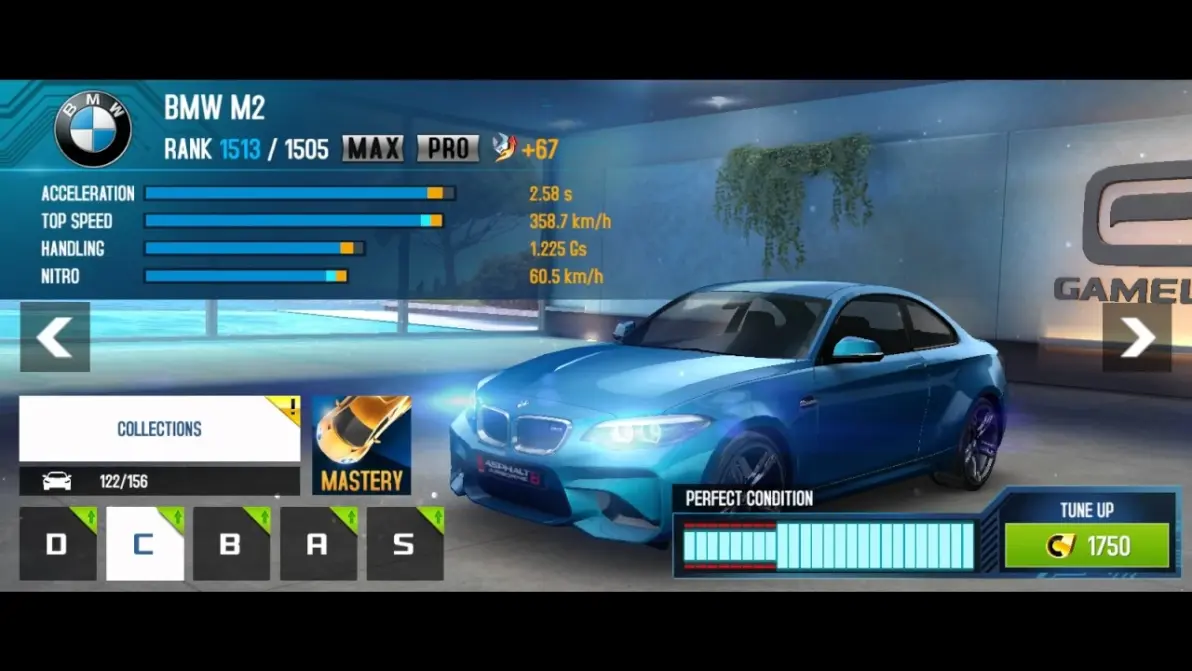Switch to class B cars
This screenshot has height=671, width=1192.
click(x=231, y=544)
